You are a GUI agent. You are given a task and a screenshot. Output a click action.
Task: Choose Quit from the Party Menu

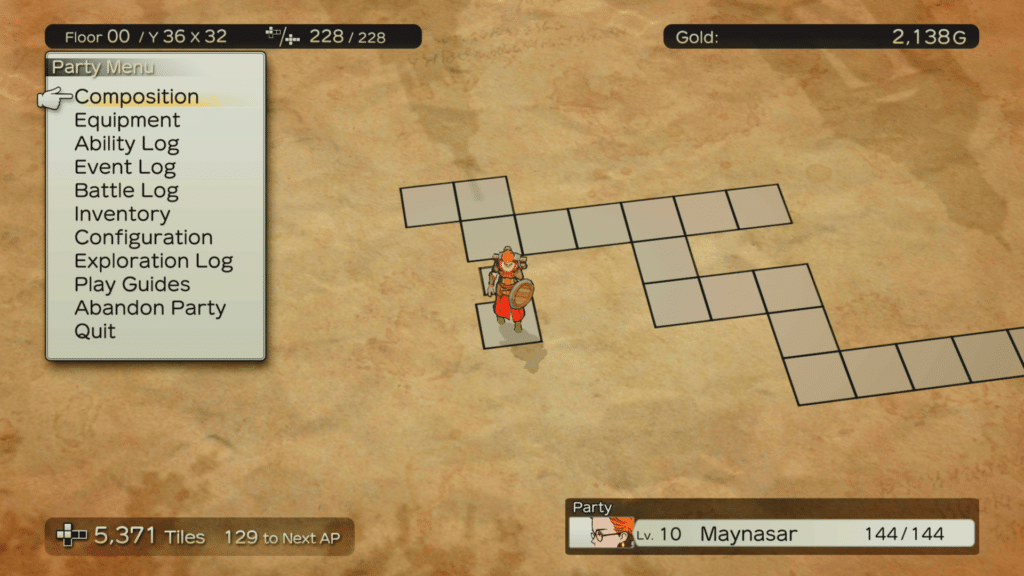95,331
